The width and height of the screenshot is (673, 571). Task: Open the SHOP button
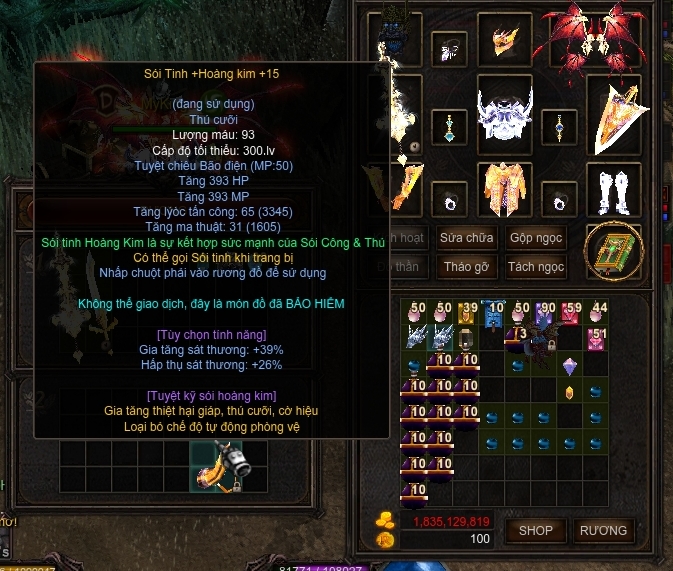pos(536,531)
